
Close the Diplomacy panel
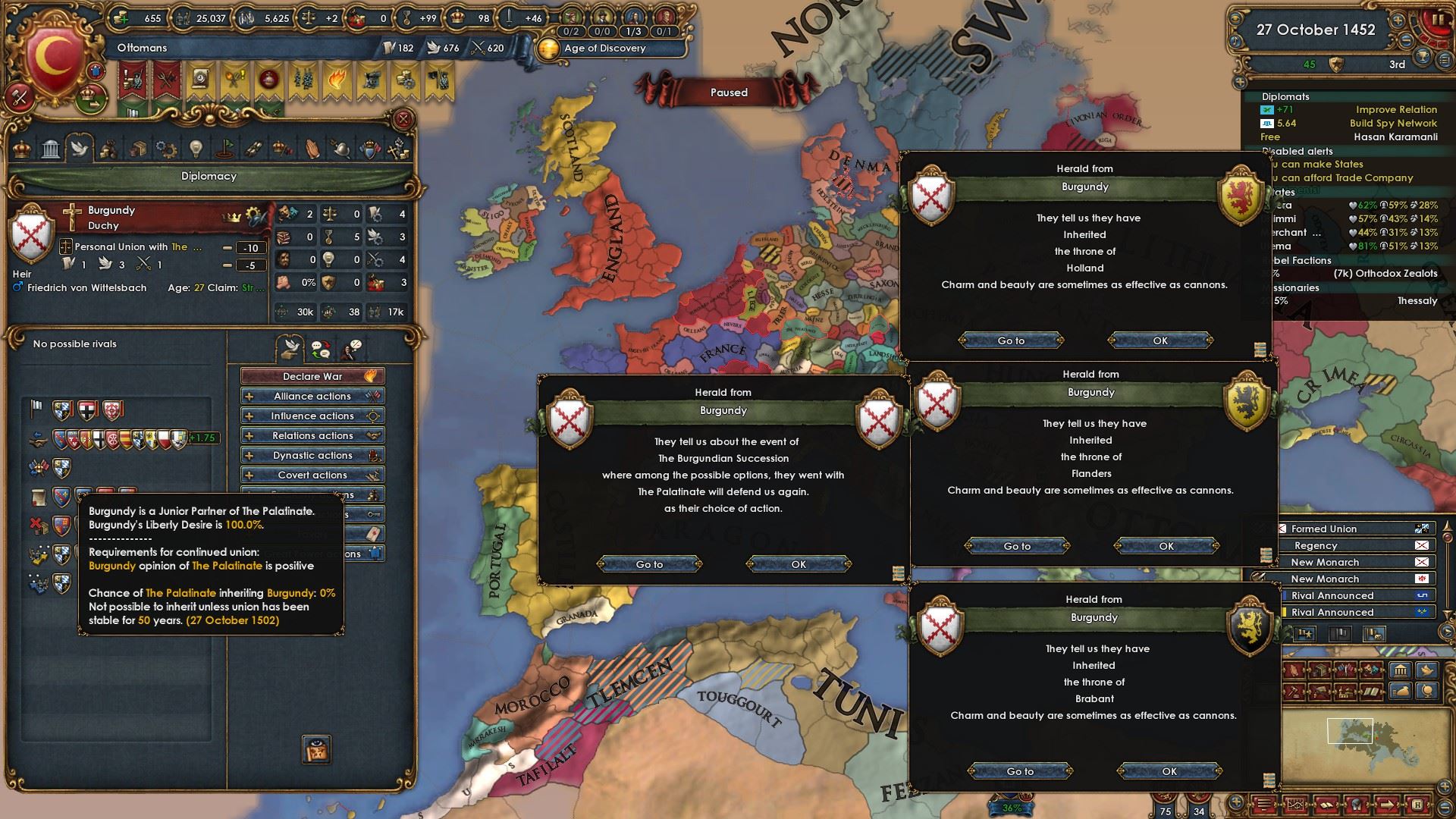tap(403, 119)
